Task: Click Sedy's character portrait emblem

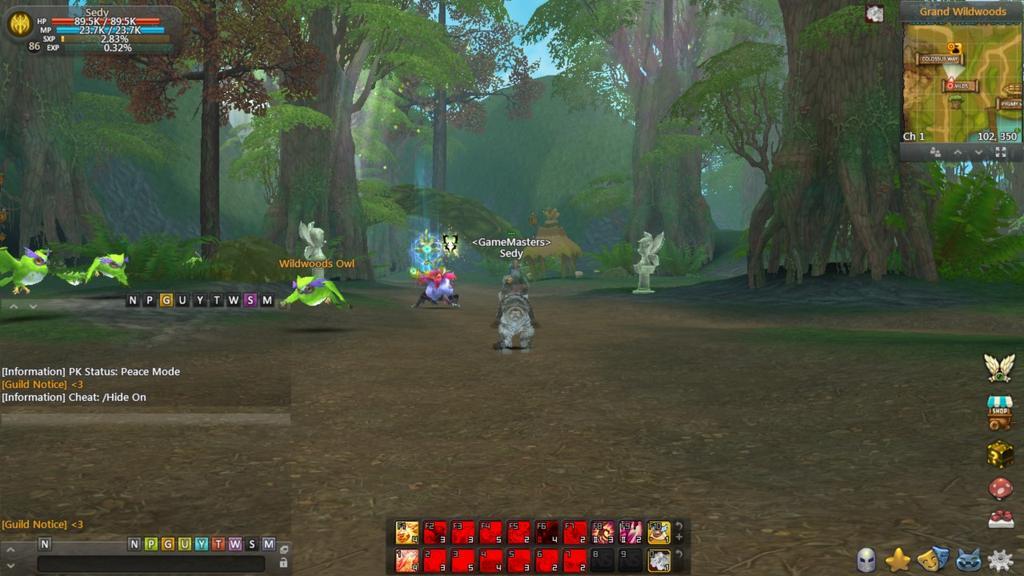Action: [x=19, y=23]
